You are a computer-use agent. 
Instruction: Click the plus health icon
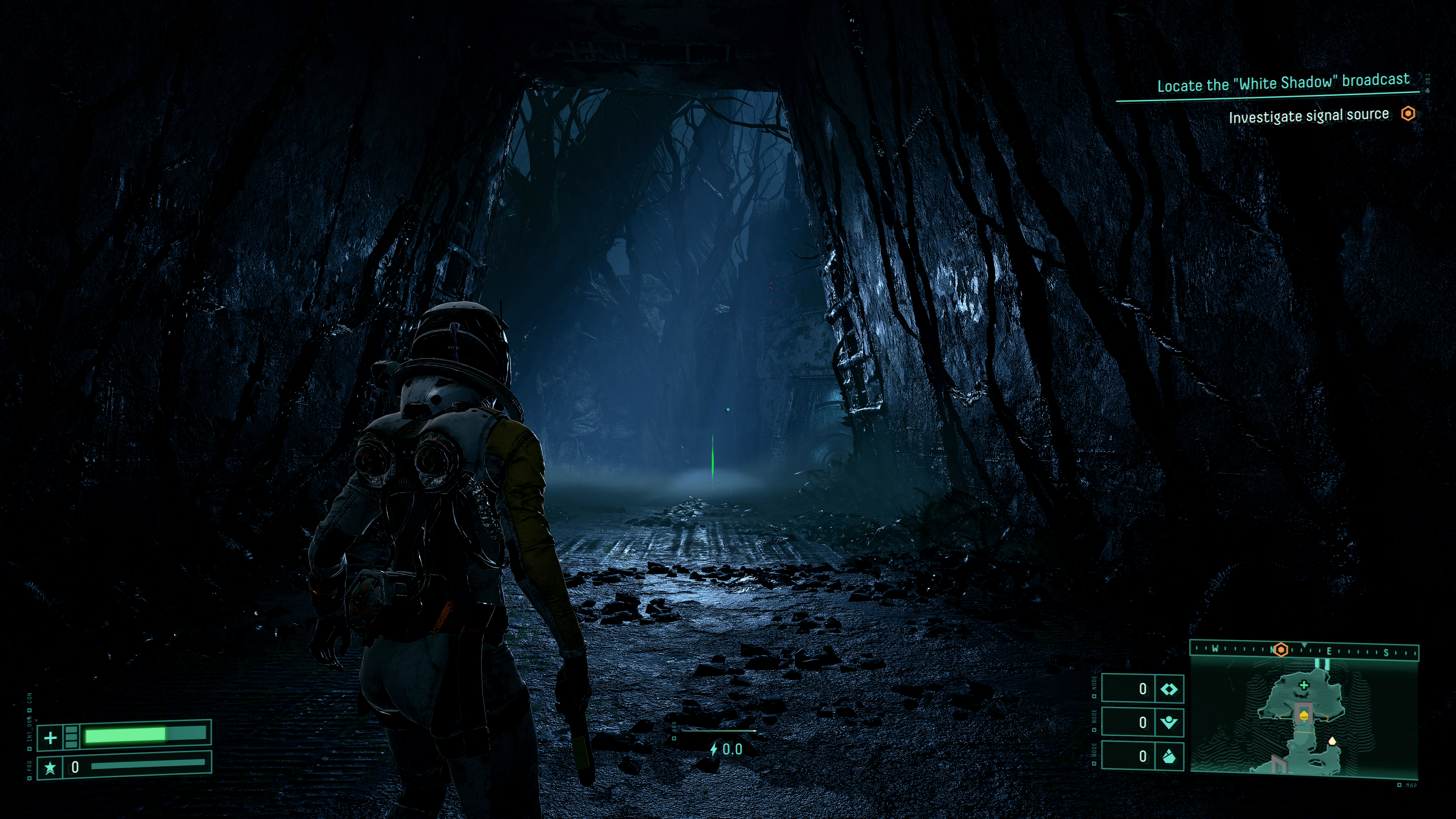click(x=50, y=737)
